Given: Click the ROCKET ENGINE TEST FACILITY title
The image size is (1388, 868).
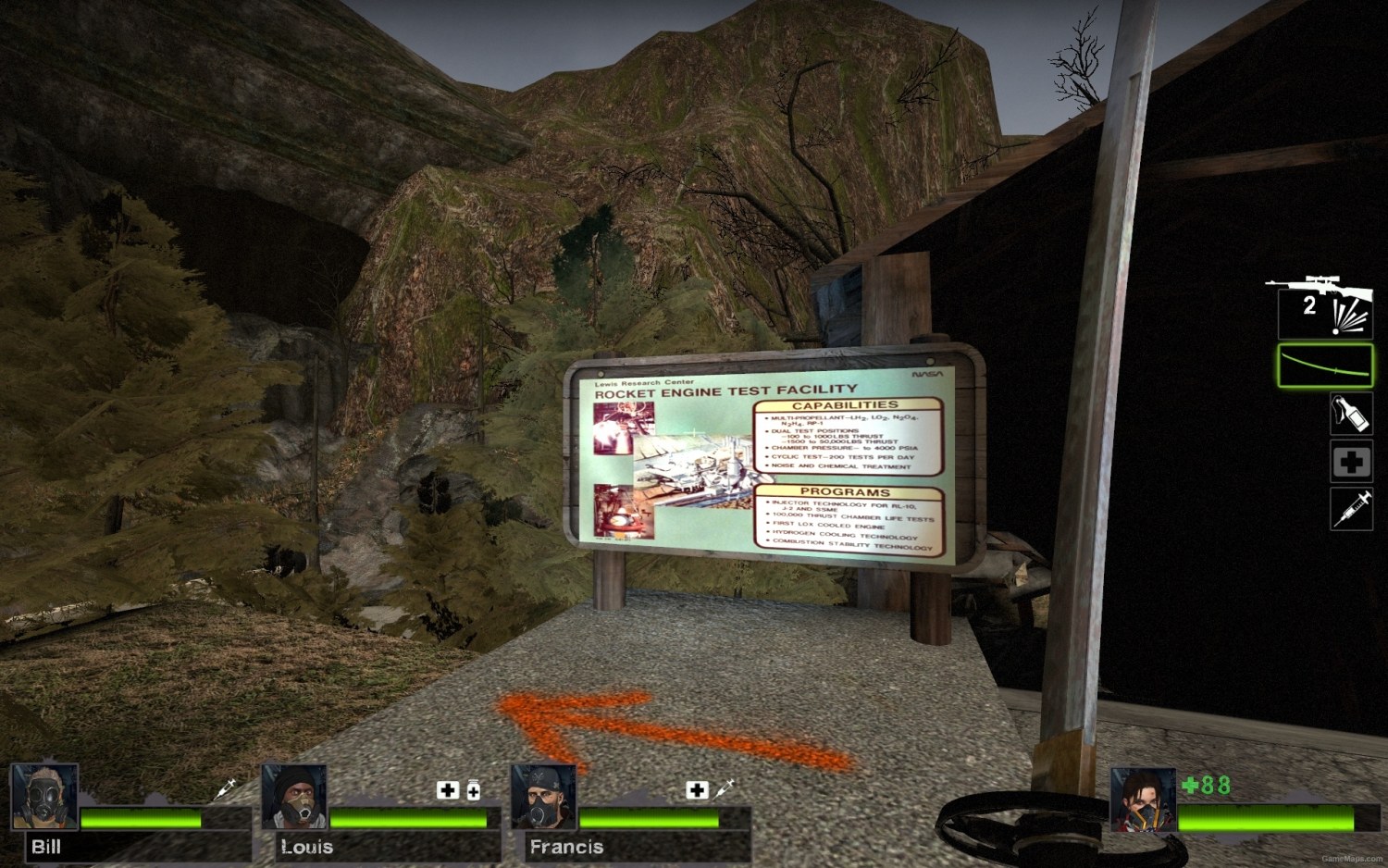Looking at the screenshot, I should tap(725, 391).
